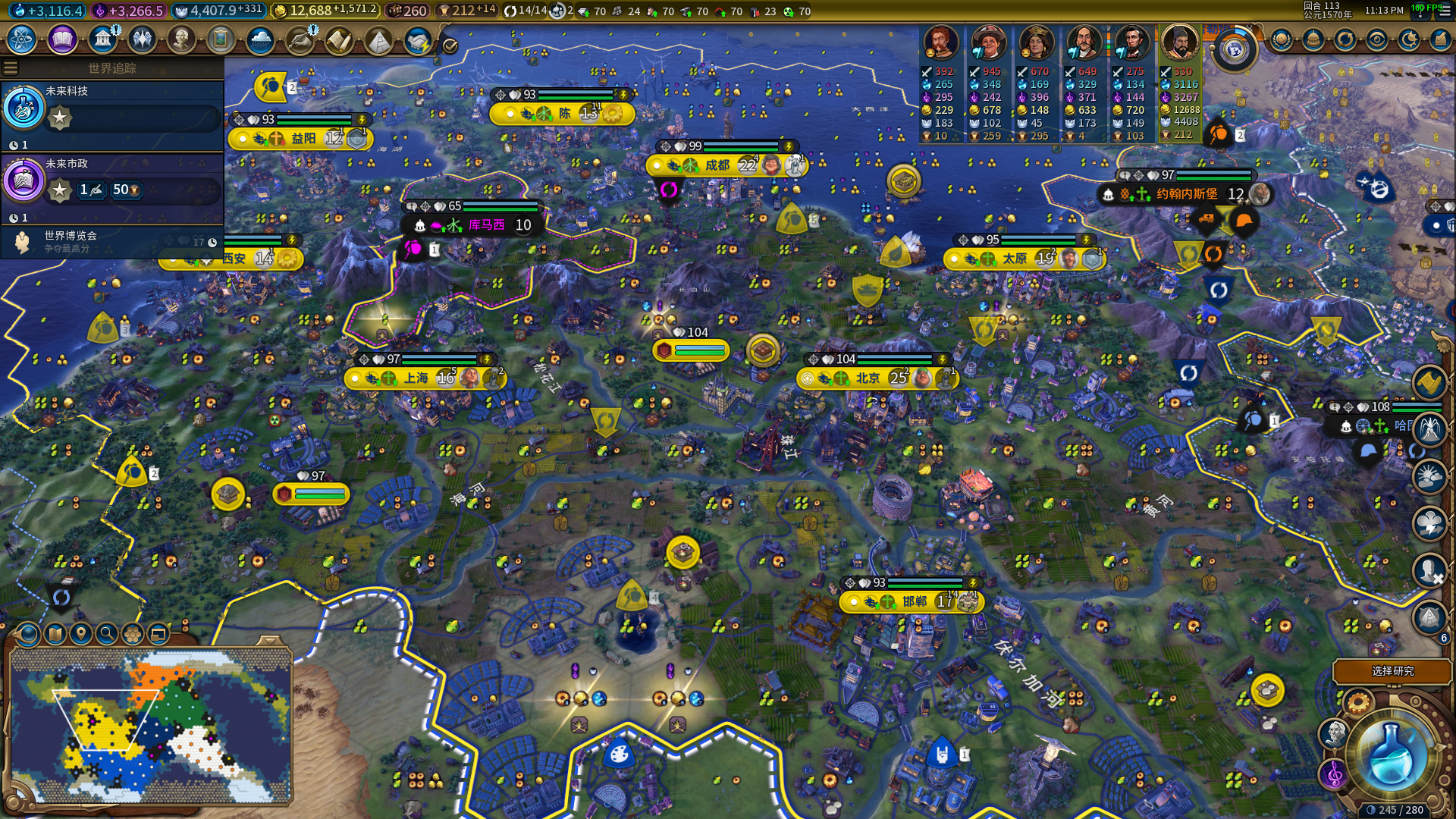Select the 上海 city banner
Image resolution: width=1456 pixels, height=819 pixels.
pyautogui.click(x=416, y=378)
